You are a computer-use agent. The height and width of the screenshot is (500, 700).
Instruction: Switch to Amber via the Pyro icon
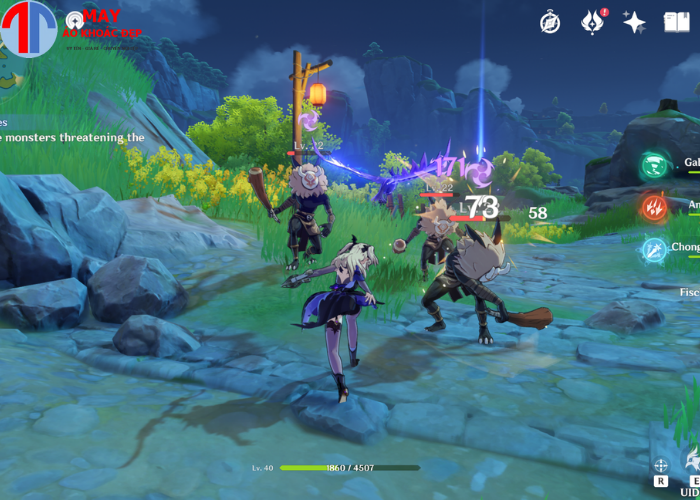coord(655,207)
